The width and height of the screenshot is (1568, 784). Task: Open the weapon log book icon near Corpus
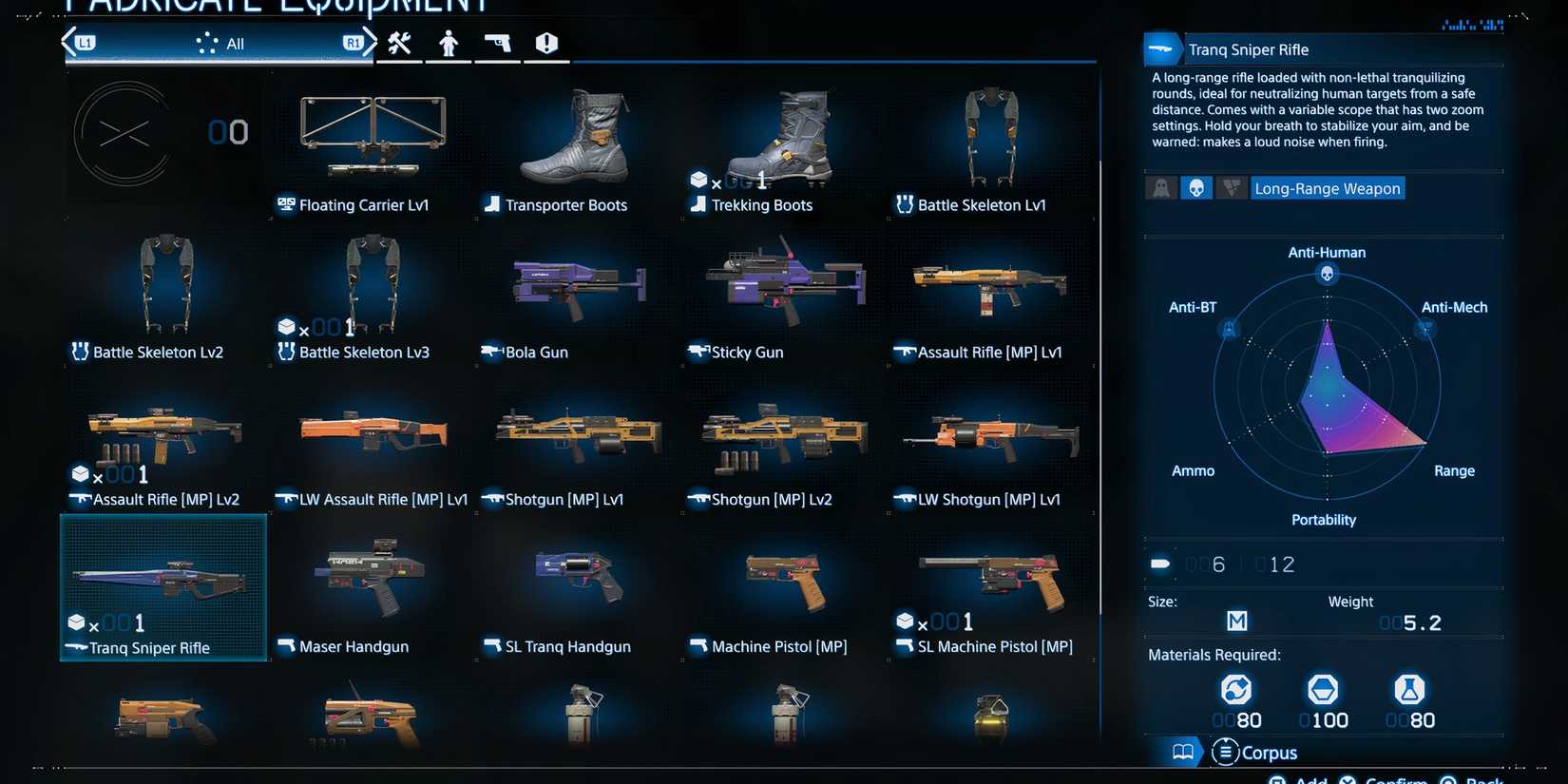click(x=1182, y=752)
